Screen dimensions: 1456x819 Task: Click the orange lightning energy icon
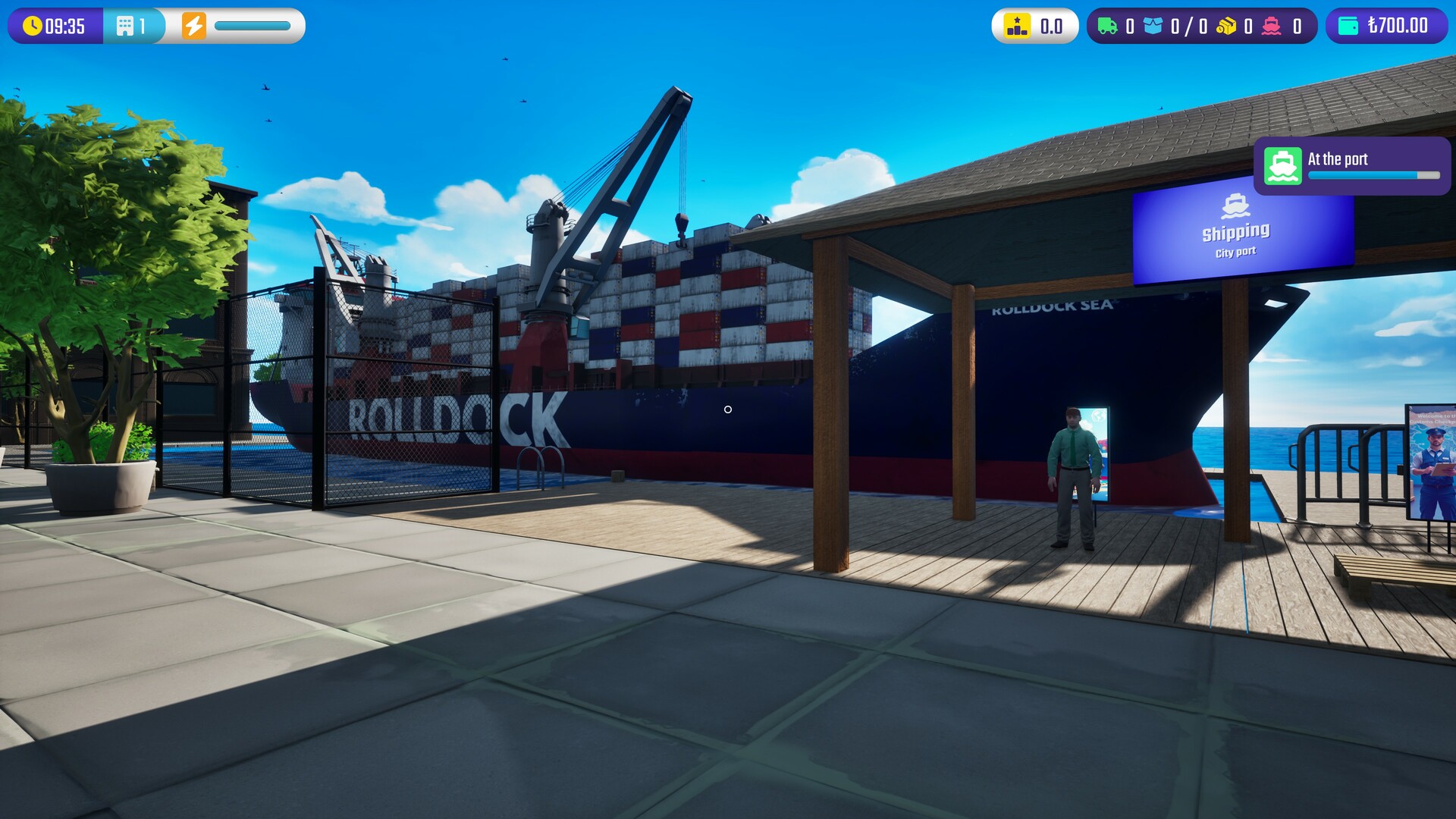click(x=195, y=25)
